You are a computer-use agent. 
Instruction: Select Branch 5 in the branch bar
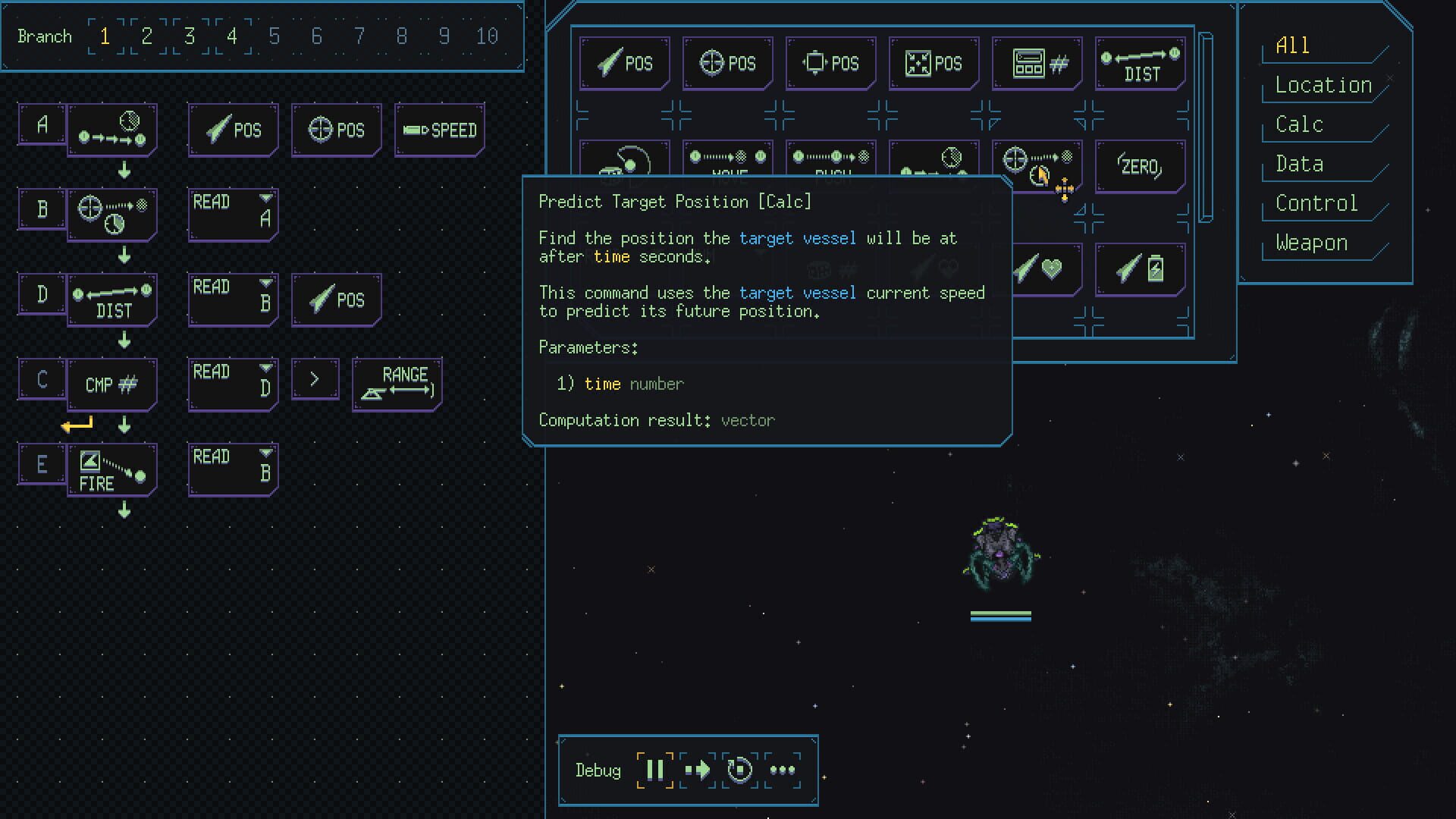[x=275, y=36]
